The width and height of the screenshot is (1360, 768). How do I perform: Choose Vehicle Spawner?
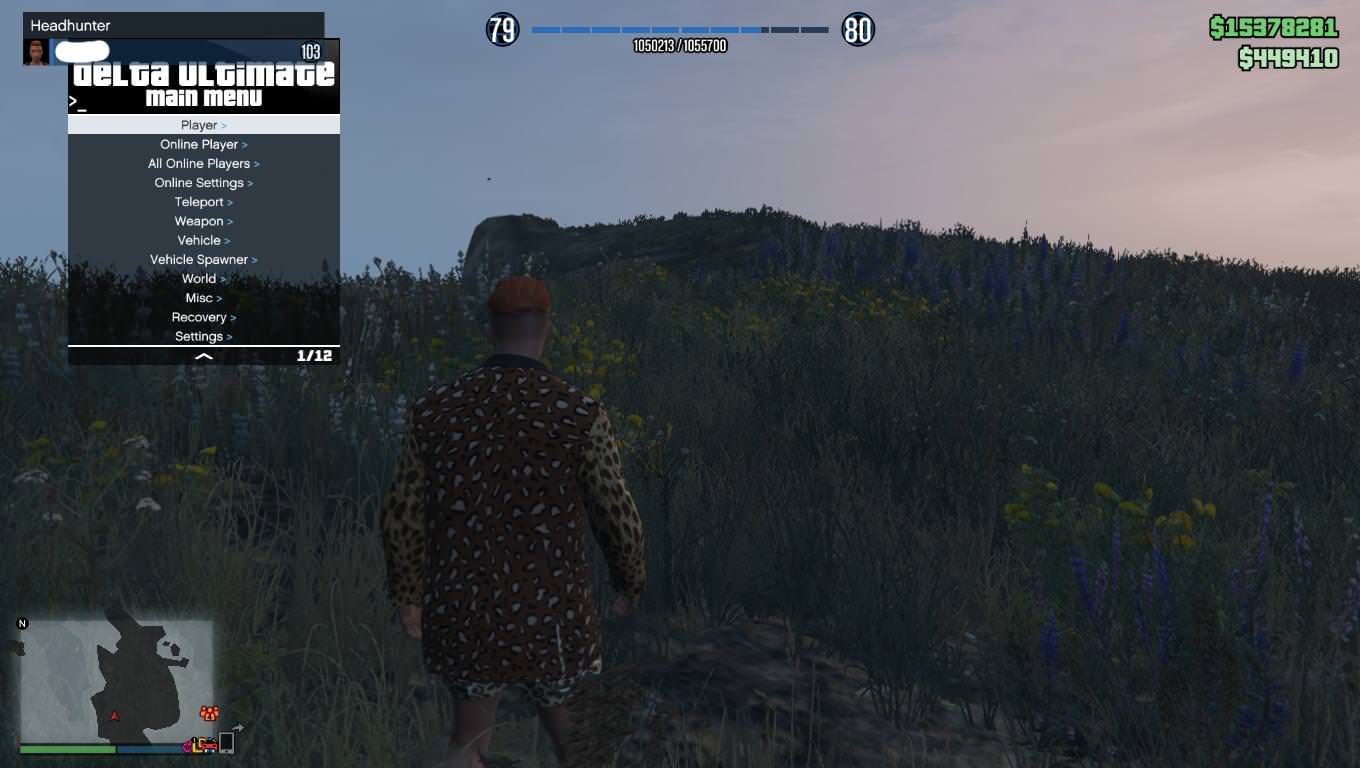(203, 259)
